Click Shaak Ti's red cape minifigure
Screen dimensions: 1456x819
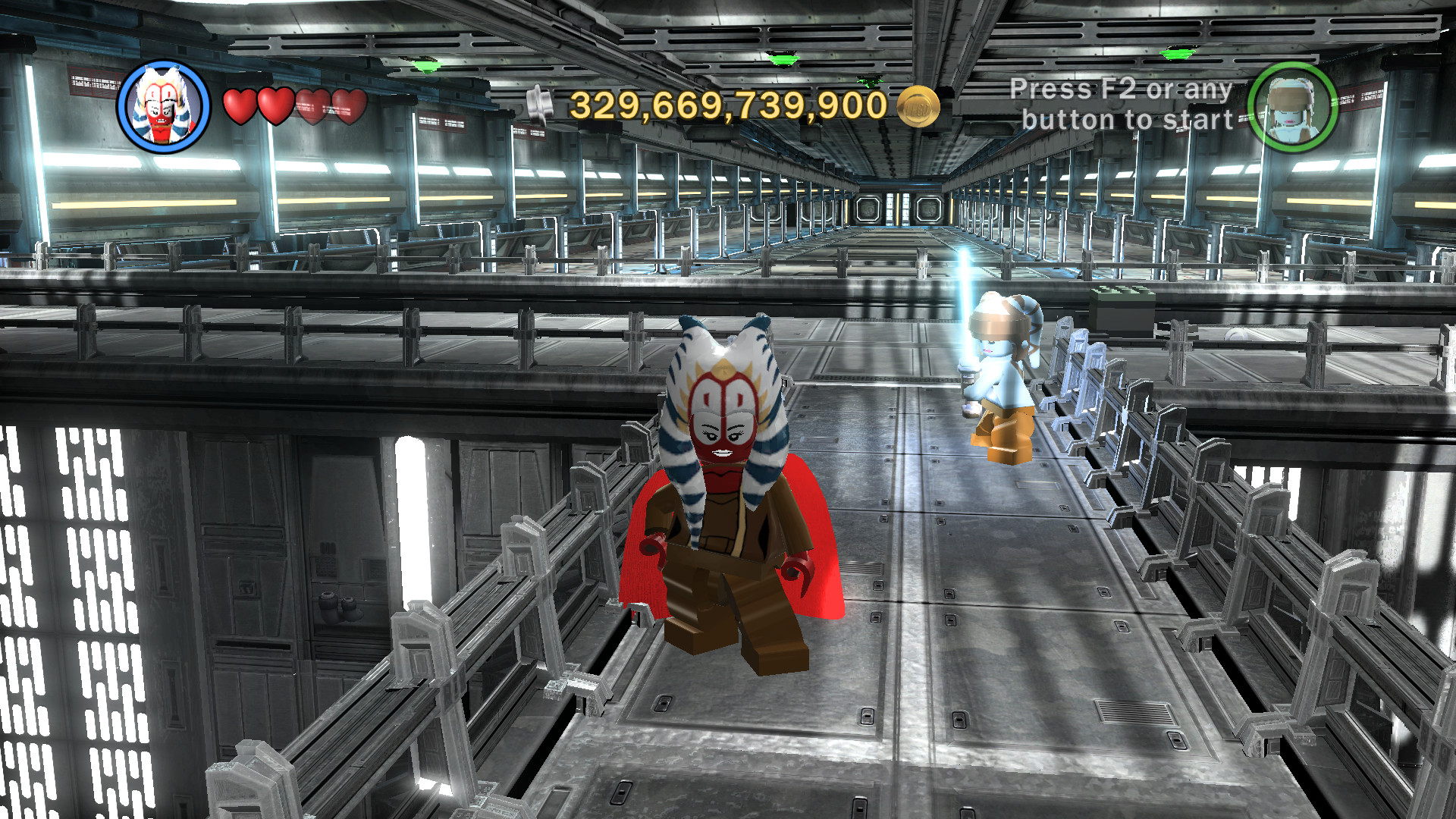coord(728,516)
